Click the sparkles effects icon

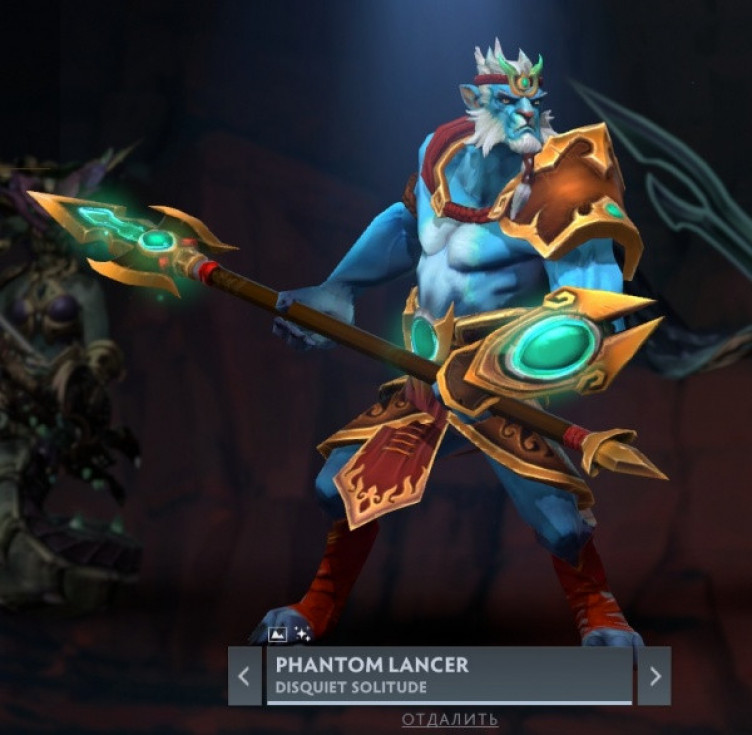[x=302, y=634]
